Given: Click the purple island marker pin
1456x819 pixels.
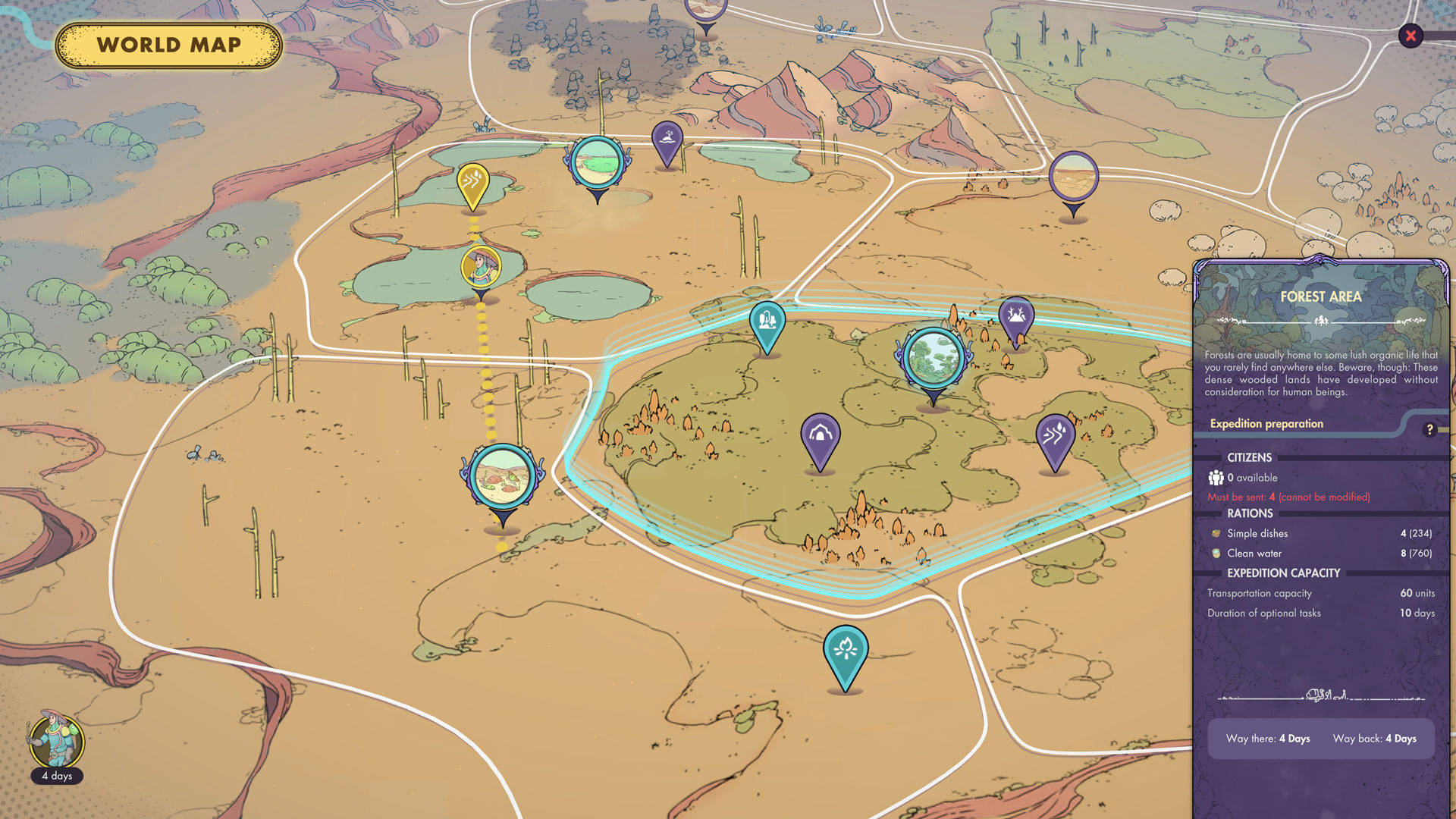Looking at the screenshot, I should point(667,140).
